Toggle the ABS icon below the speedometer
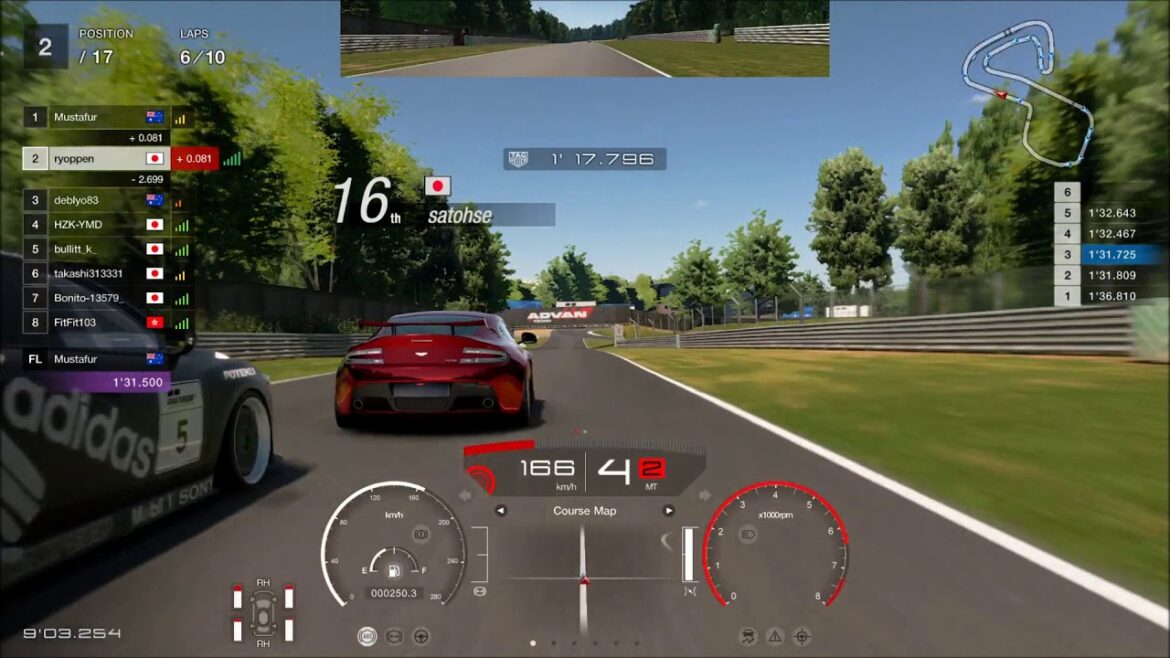Image resolution: width=1170 pixels, height=658 pixels. (368, 636)
